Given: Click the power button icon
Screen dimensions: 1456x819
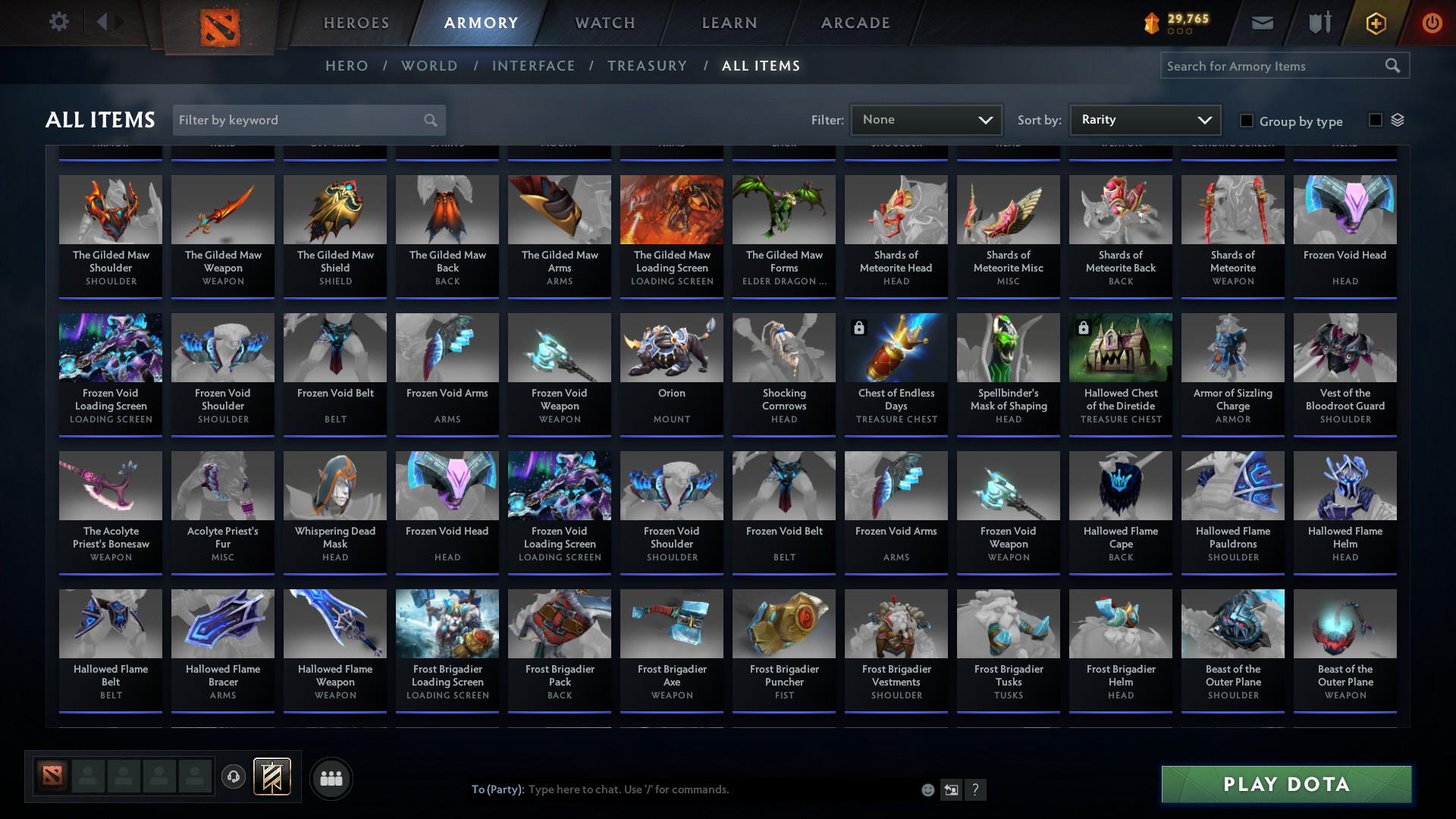Looking at the screenshot, I should coord(1432,23).
